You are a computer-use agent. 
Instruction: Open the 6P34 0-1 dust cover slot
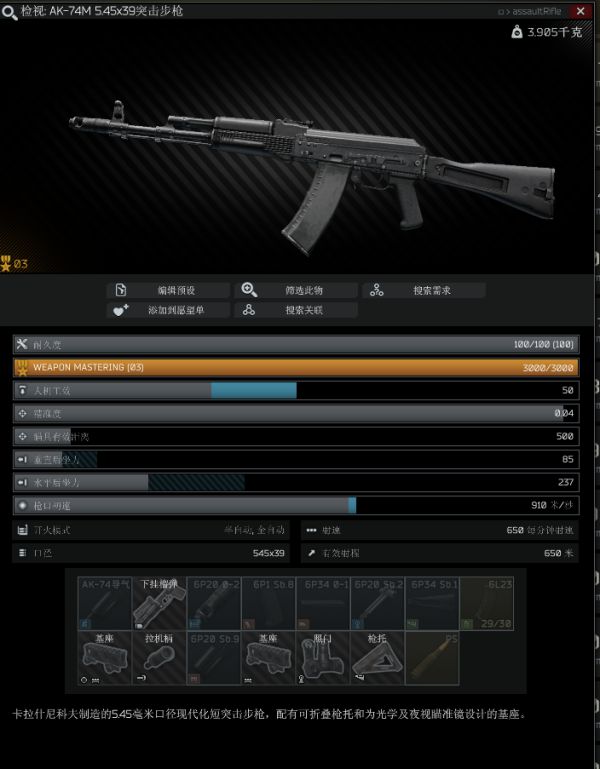[323, 603]
